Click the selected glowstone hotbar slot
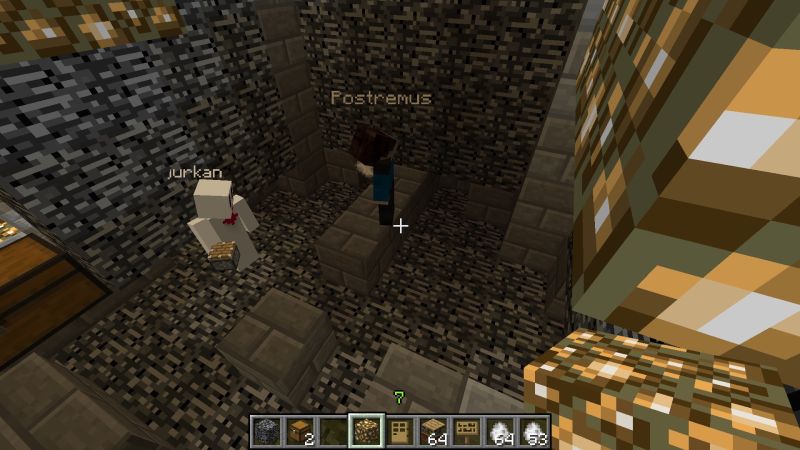Screen dimensions: 800x450 click(x=366, y=431)
